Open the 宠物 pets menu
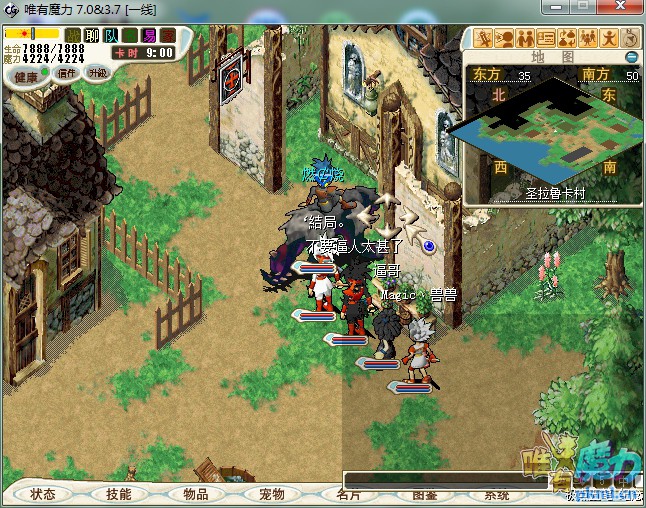Image resolution: width=646 pixels, height=508 pixels. 272,494
